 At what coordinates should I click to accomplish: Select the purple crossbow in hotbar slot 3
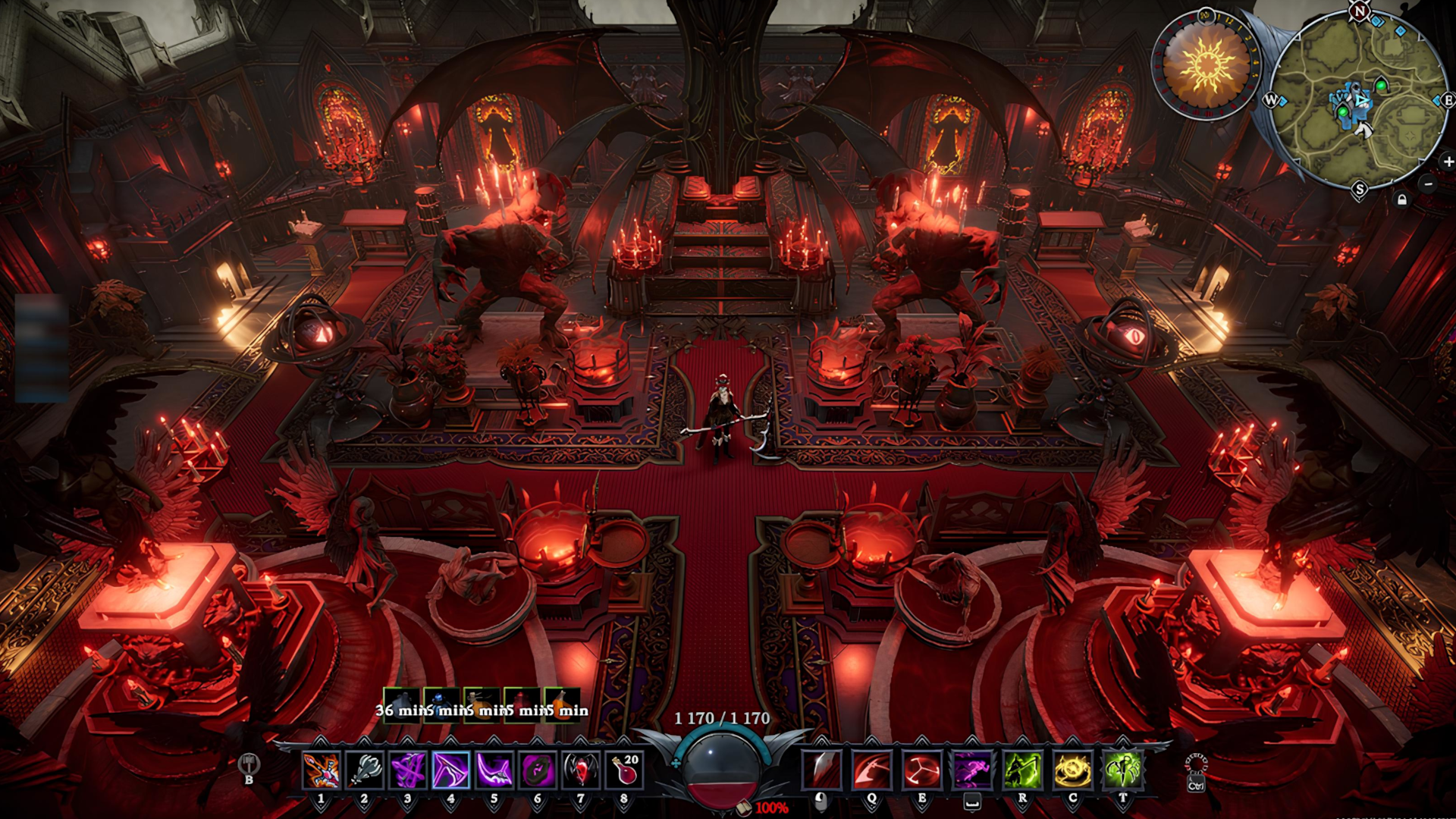click(x=407, y=770)
